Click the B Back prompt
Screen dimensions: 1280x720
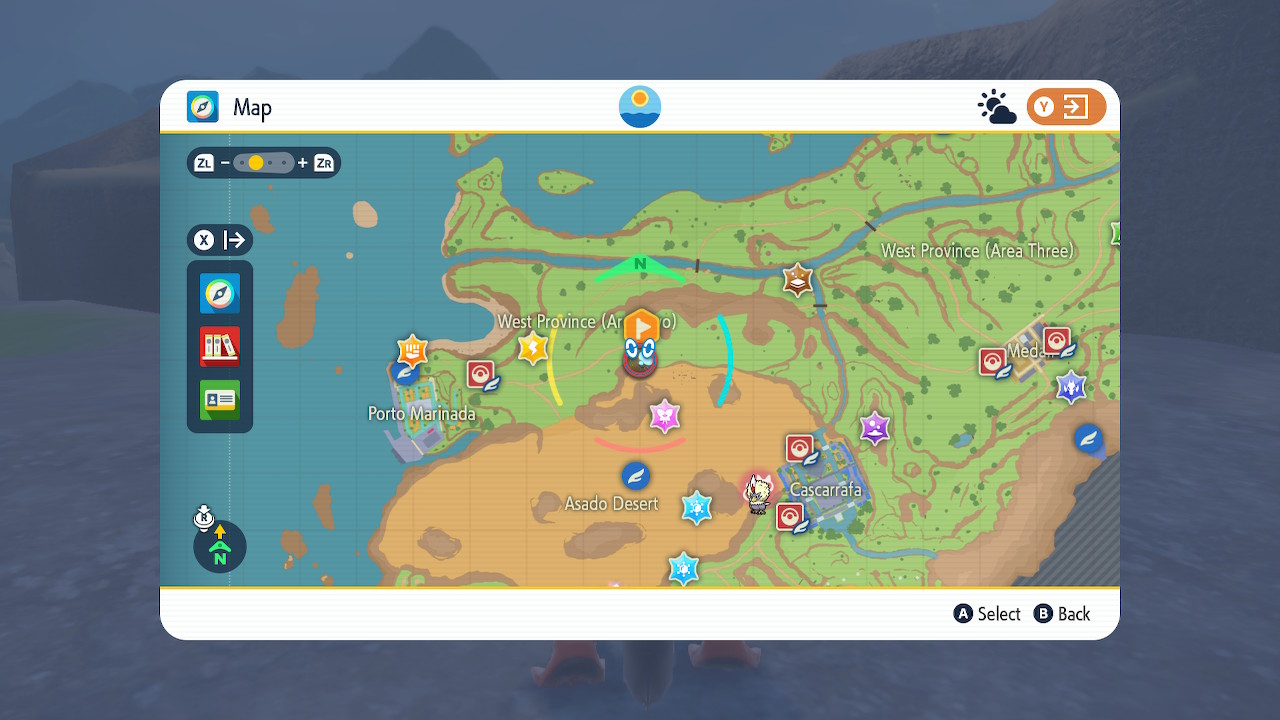point(1062,613)
